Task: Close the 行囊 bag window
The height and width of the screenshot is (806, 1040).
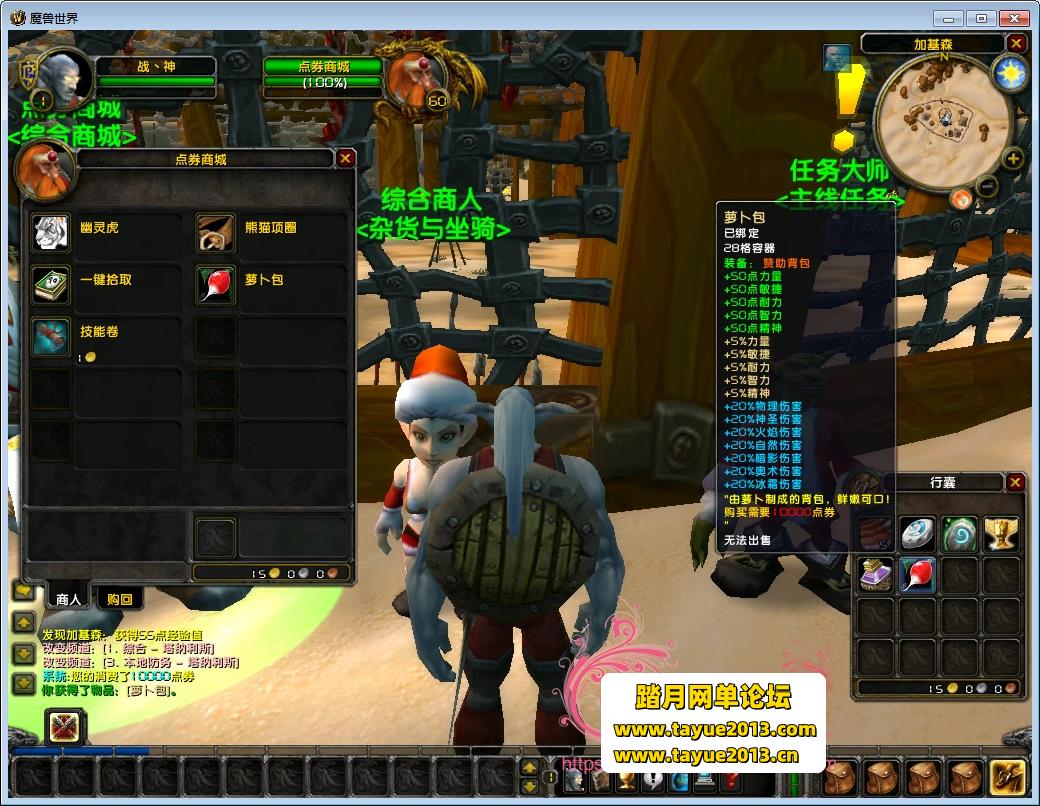Action: (x=1015, y=482)
